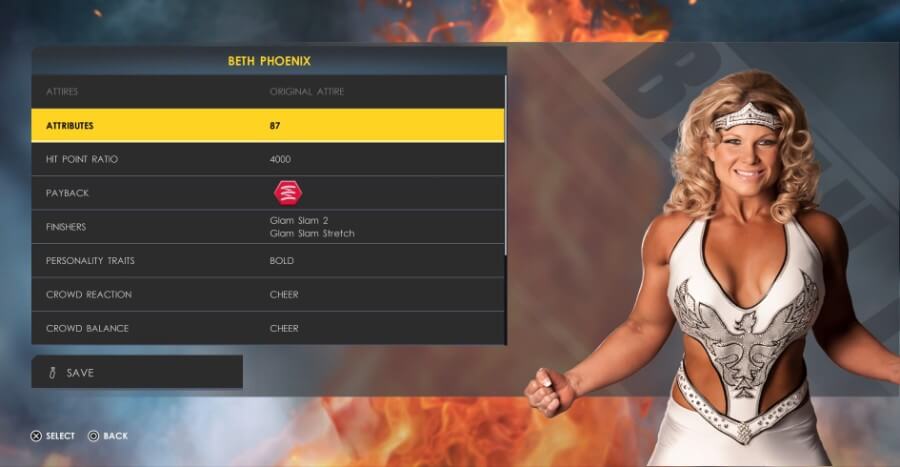
Task: Select the Finishers row
Action: tap(268, 227)
